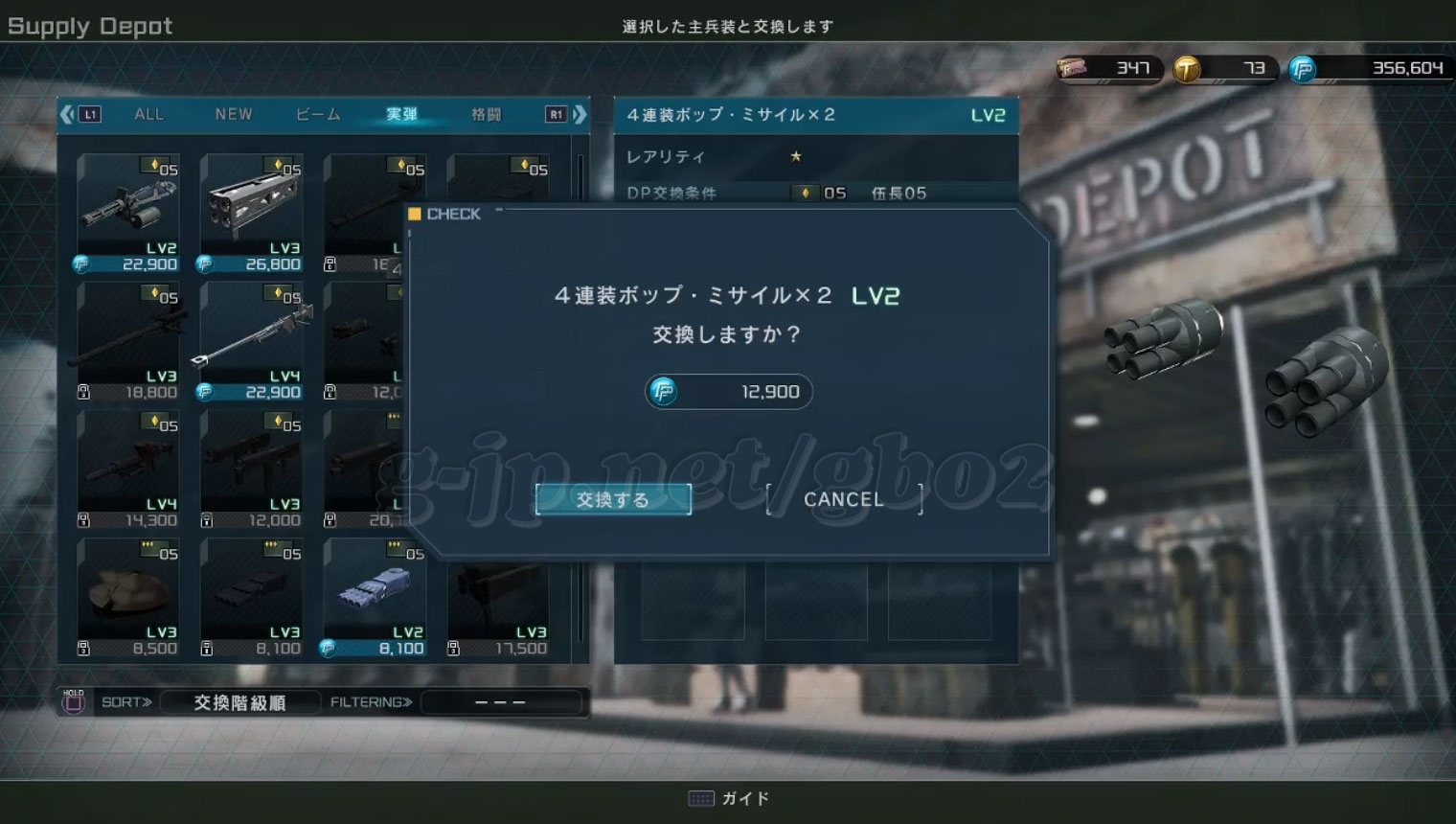This screenshot has height=824, width=1456.
Task: Switch to the 格闘 weapons tab
Action: point(486,114)
